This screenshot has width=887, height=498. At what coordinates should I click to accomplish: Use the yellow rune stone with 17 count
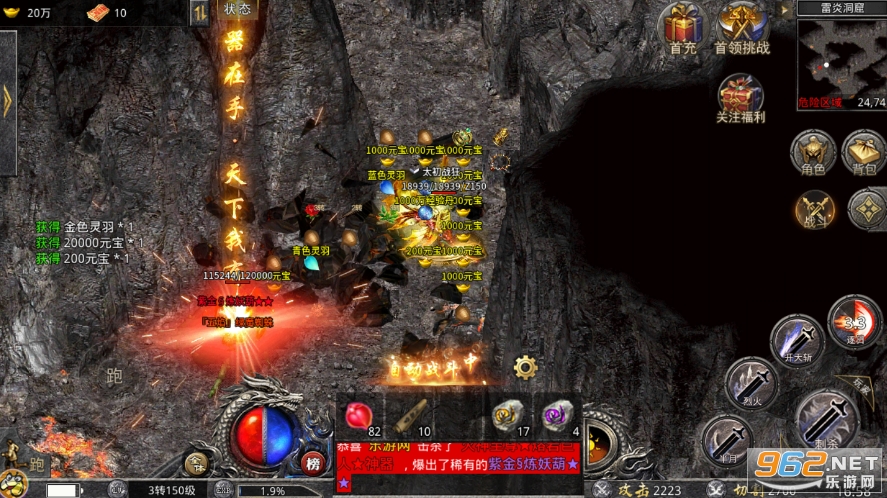507,415
